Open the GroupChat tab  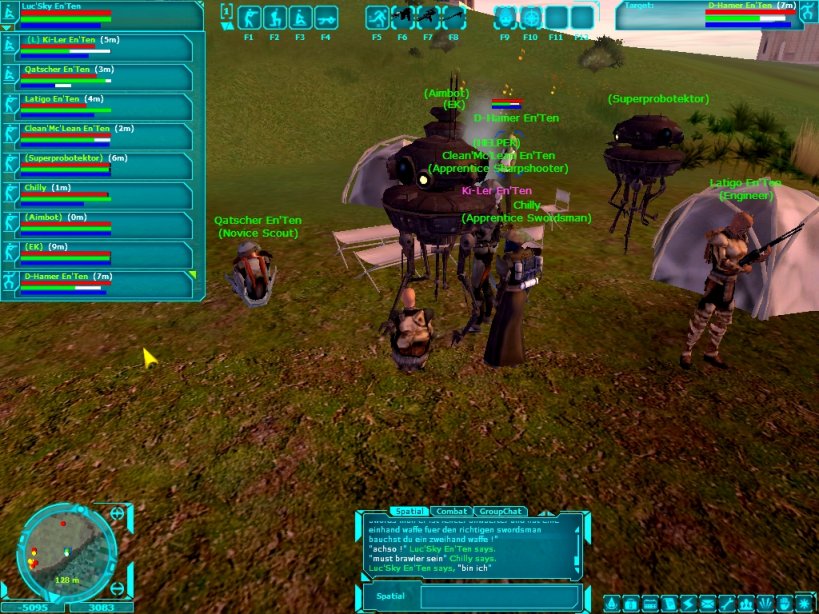tap(500, 511)
